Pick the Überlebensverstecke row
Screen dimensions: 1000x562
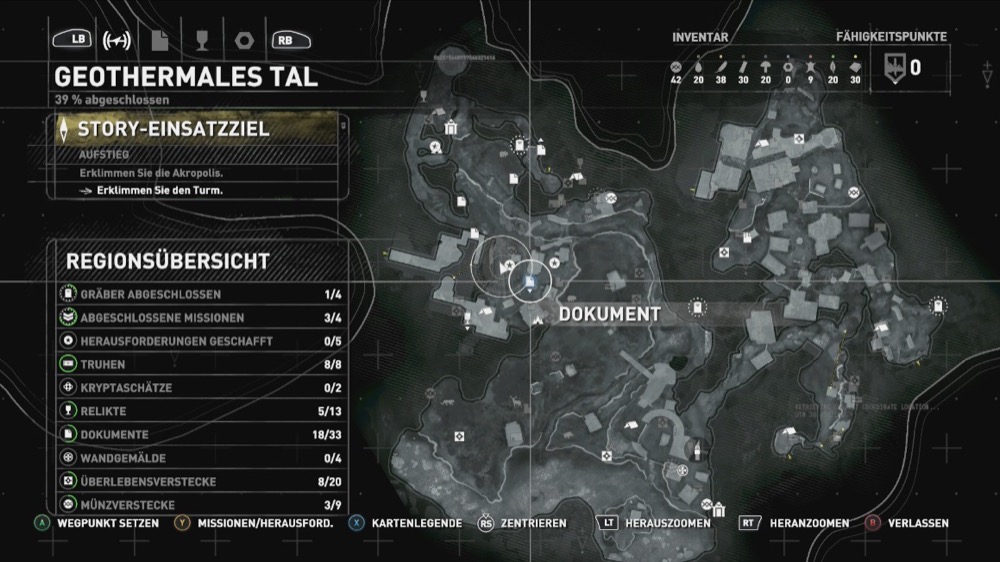(200, 481)
